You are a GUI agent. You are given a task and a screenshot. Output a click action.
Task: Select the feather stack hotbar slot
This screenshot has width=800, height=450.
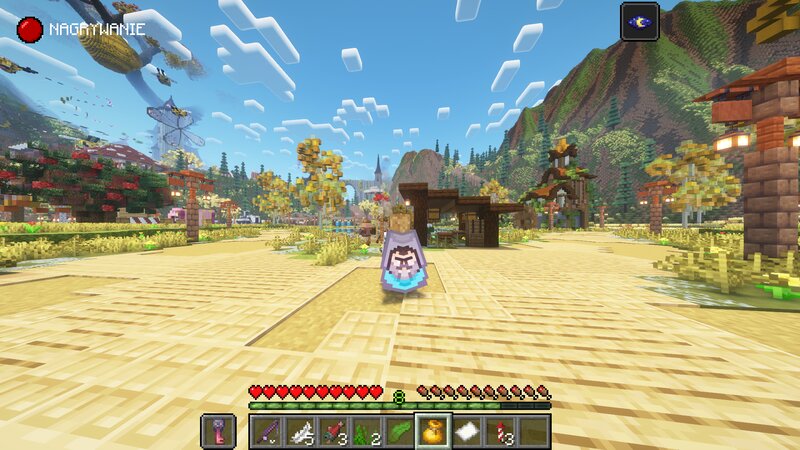click(x=299, y=431)
